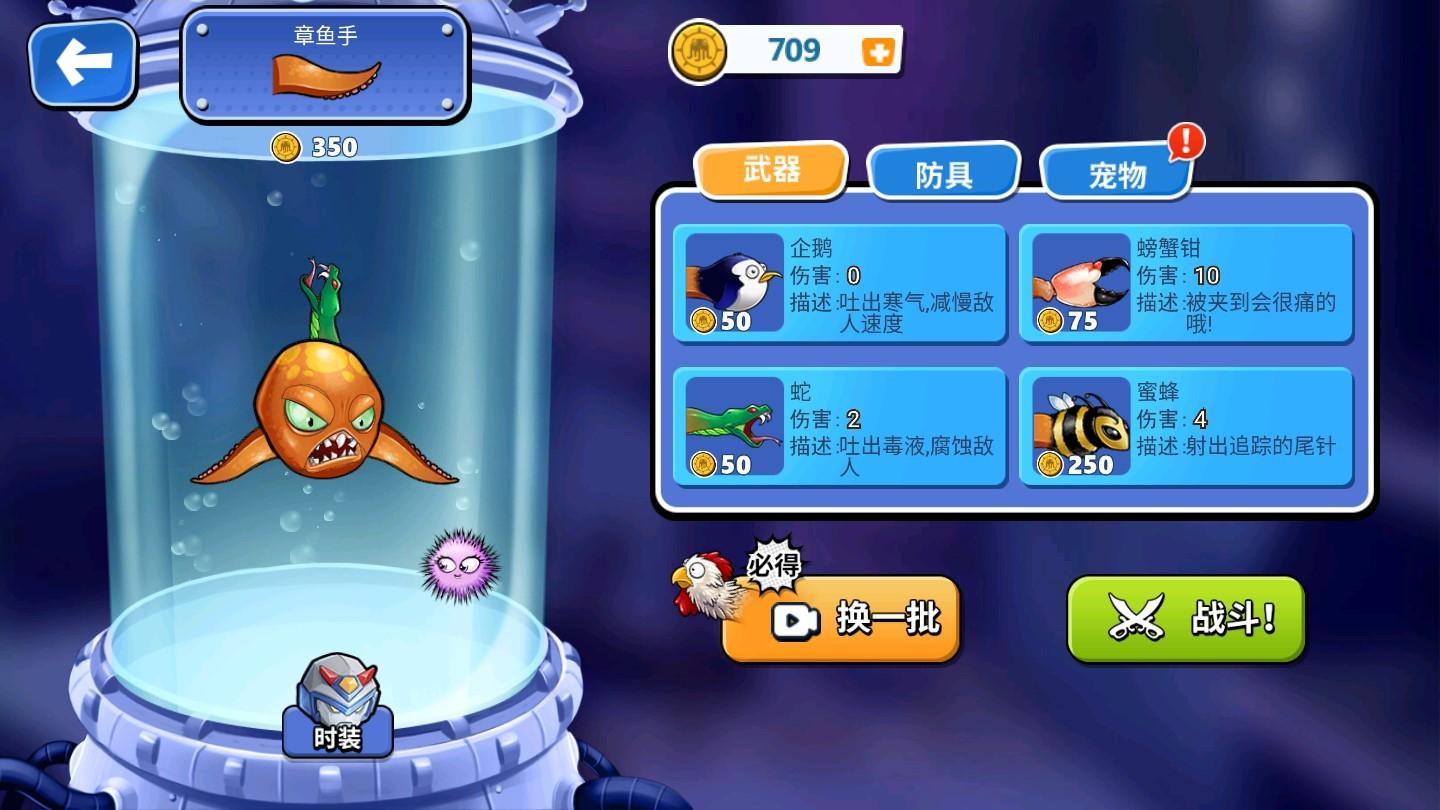1440x810 pixels.
Task: Click the gold coin icon next to 709
Action: [698, 49]
